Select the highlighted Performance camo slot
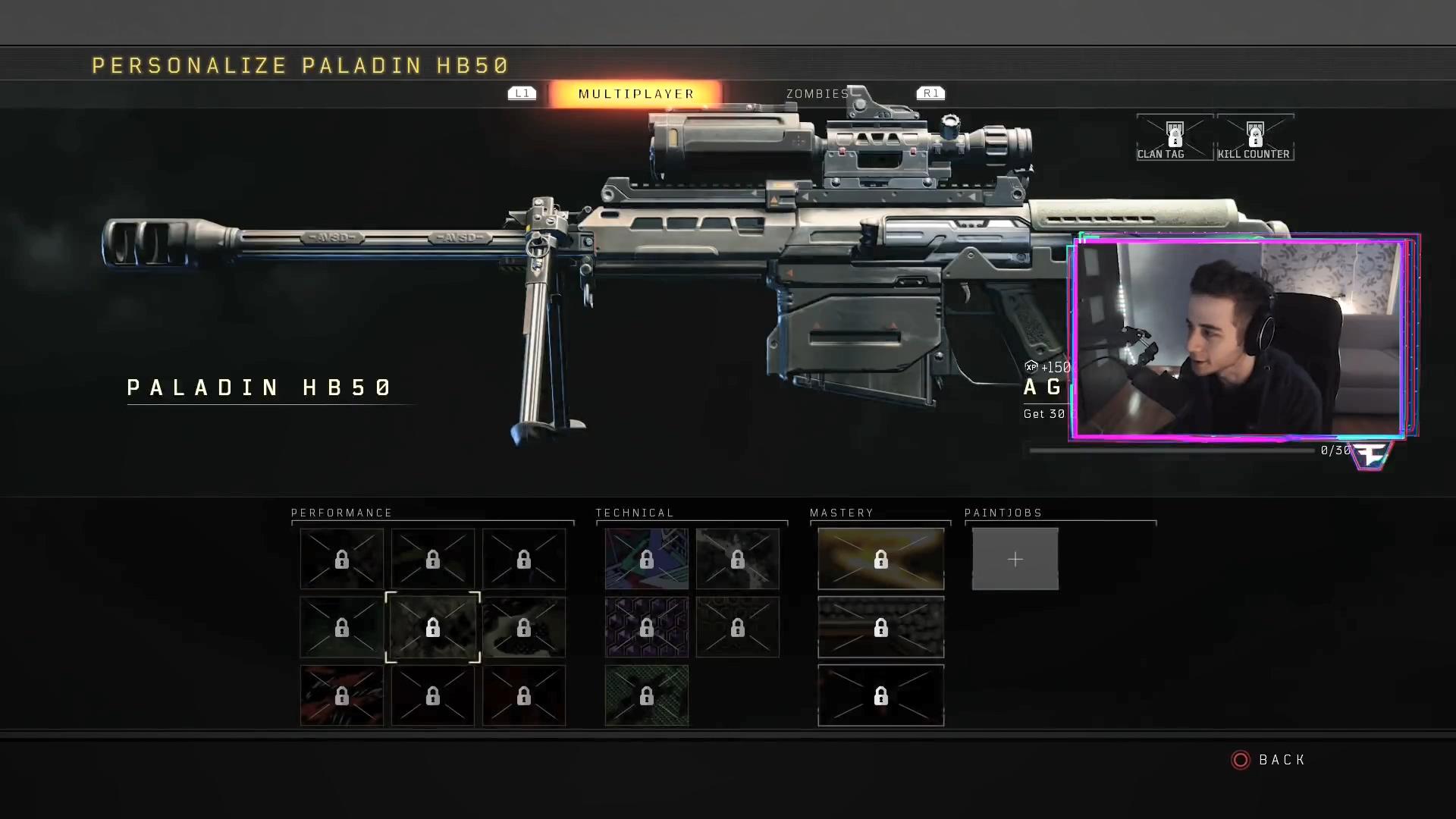The height and width of the screenshot is (819, 1456). point(432,627)
